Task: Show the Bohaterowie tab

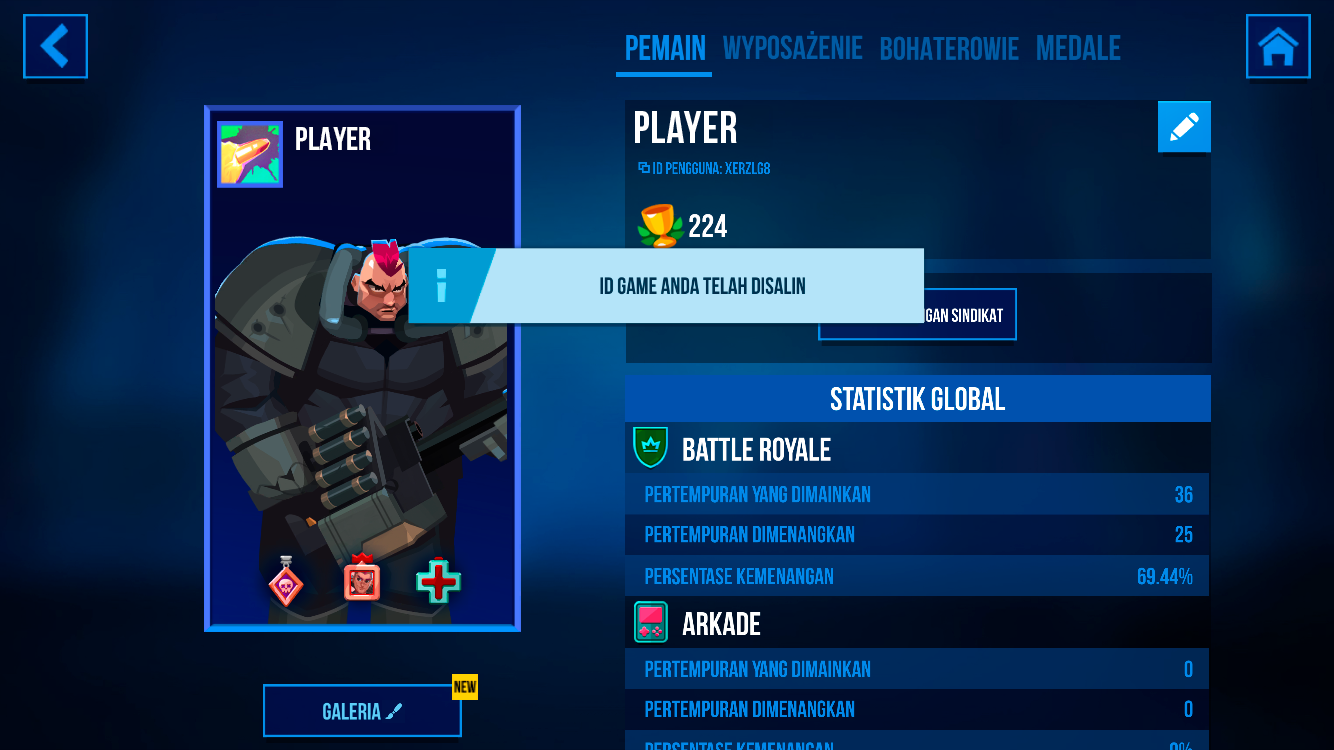Action: pos(949,48)
